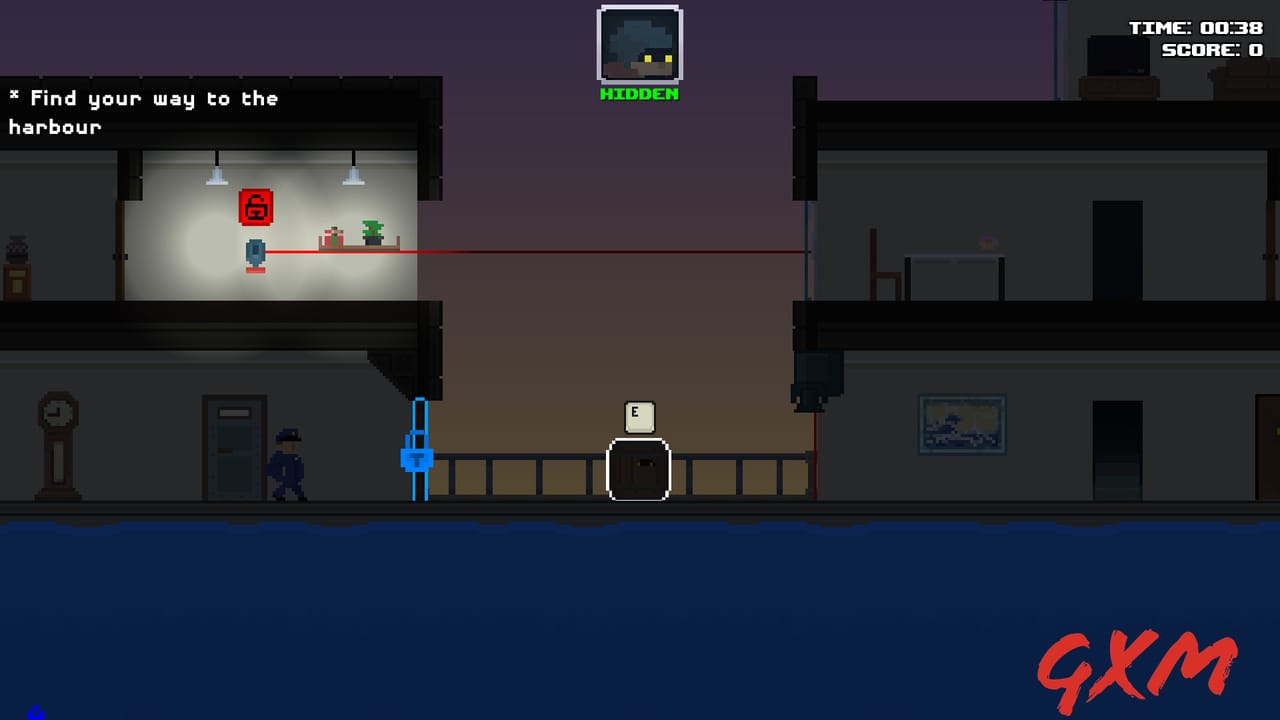
Task: Click the HIDDEN stealth status icon
Action: coord(639,45)
